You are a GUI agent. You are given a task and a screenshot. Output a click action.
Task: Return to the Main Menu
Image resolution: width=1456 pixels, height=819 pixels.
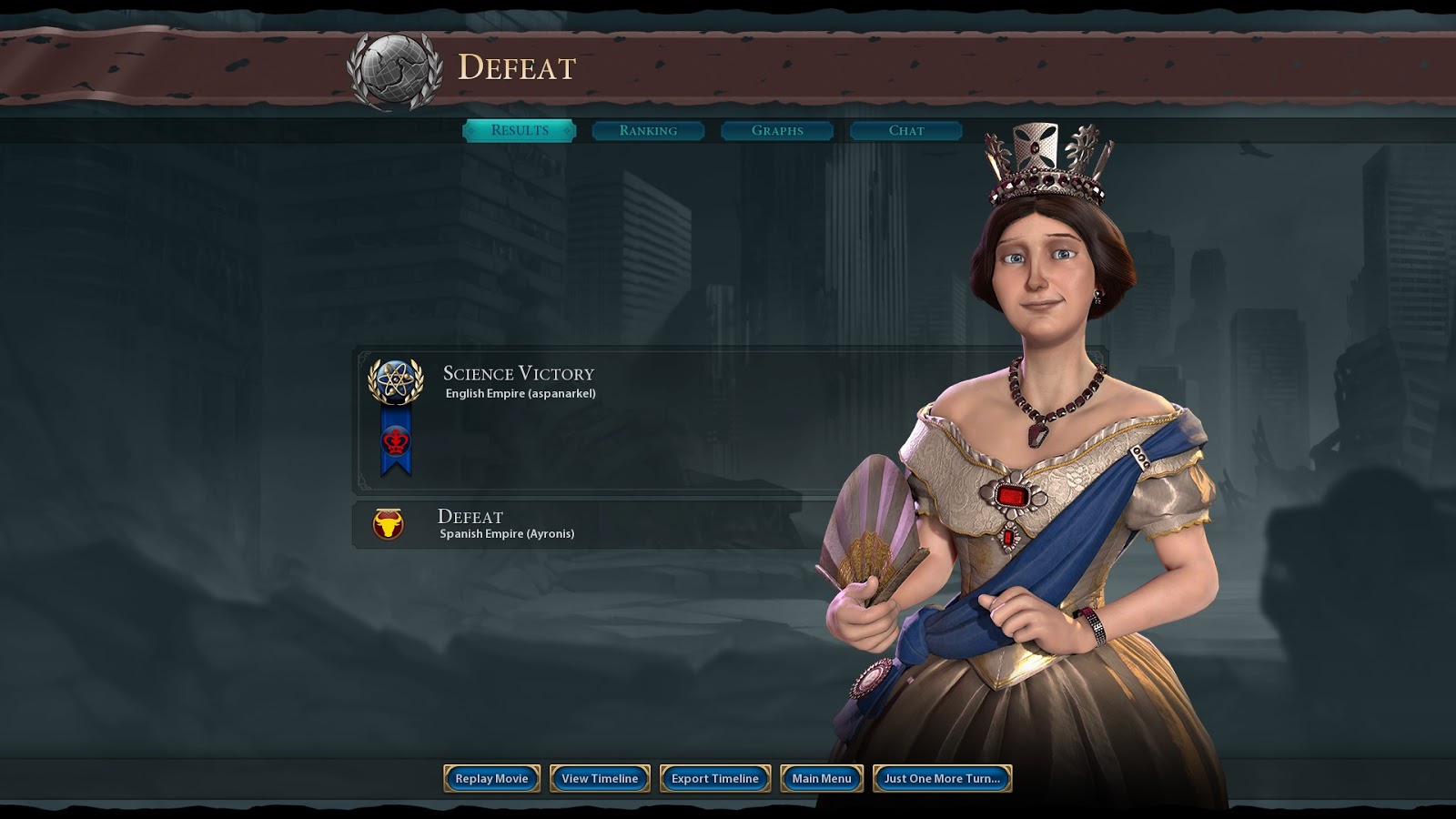tap(822, 778)
